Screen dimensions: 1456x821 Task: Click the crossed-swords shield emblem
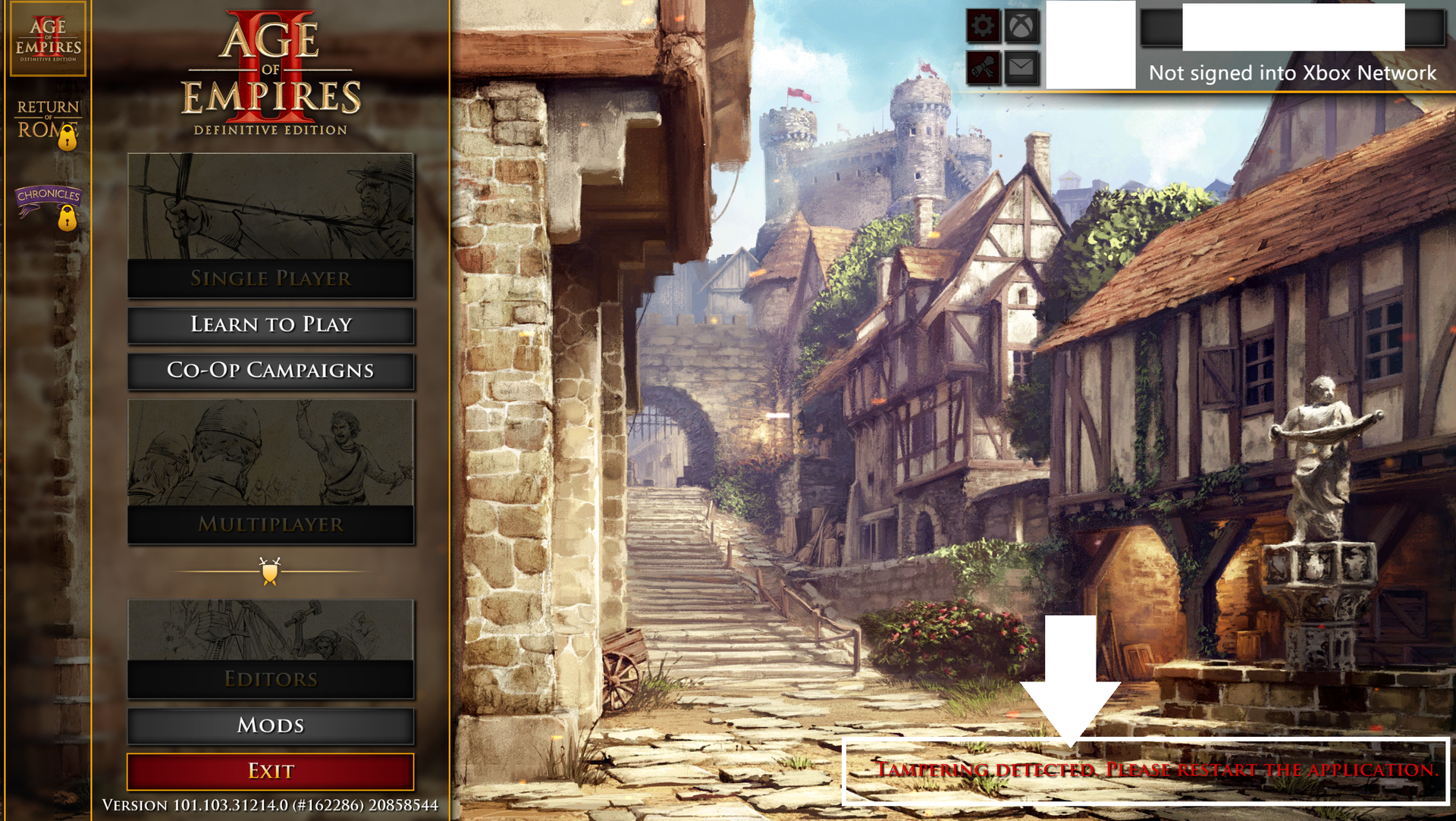[270, 571]
